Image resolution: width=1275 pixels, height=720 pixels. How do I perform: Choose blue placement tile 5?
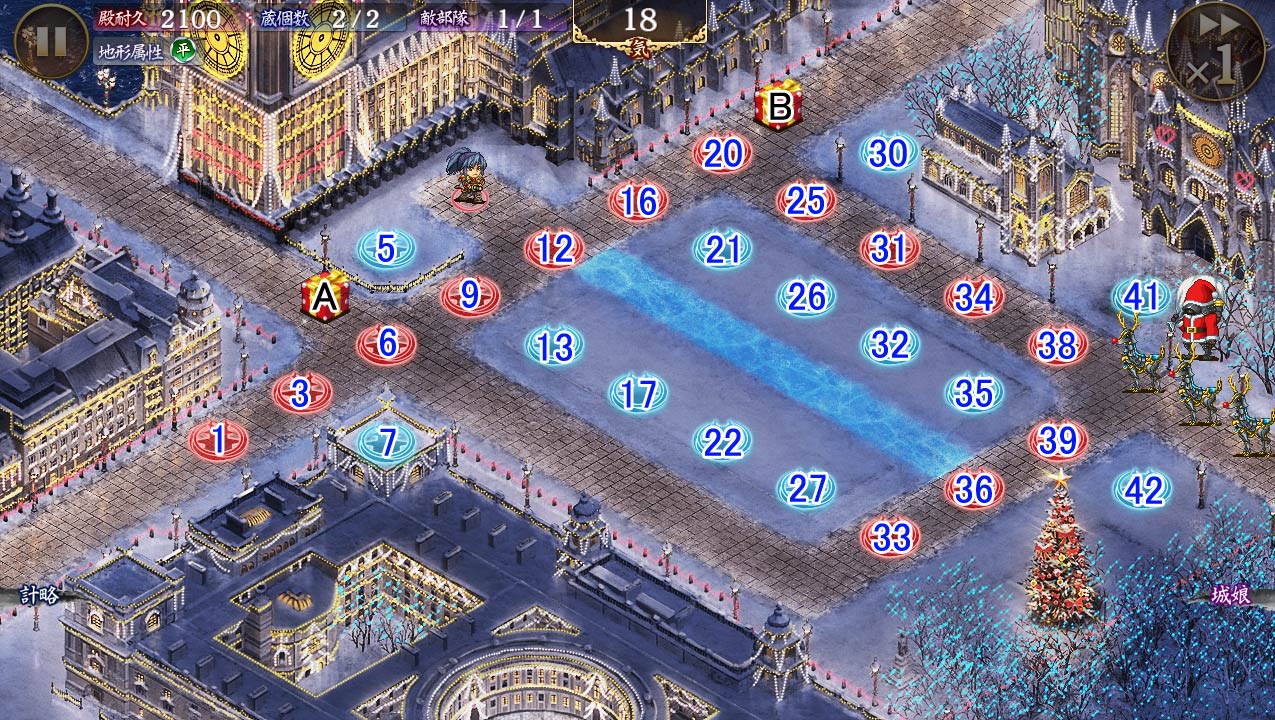[387, 249]
